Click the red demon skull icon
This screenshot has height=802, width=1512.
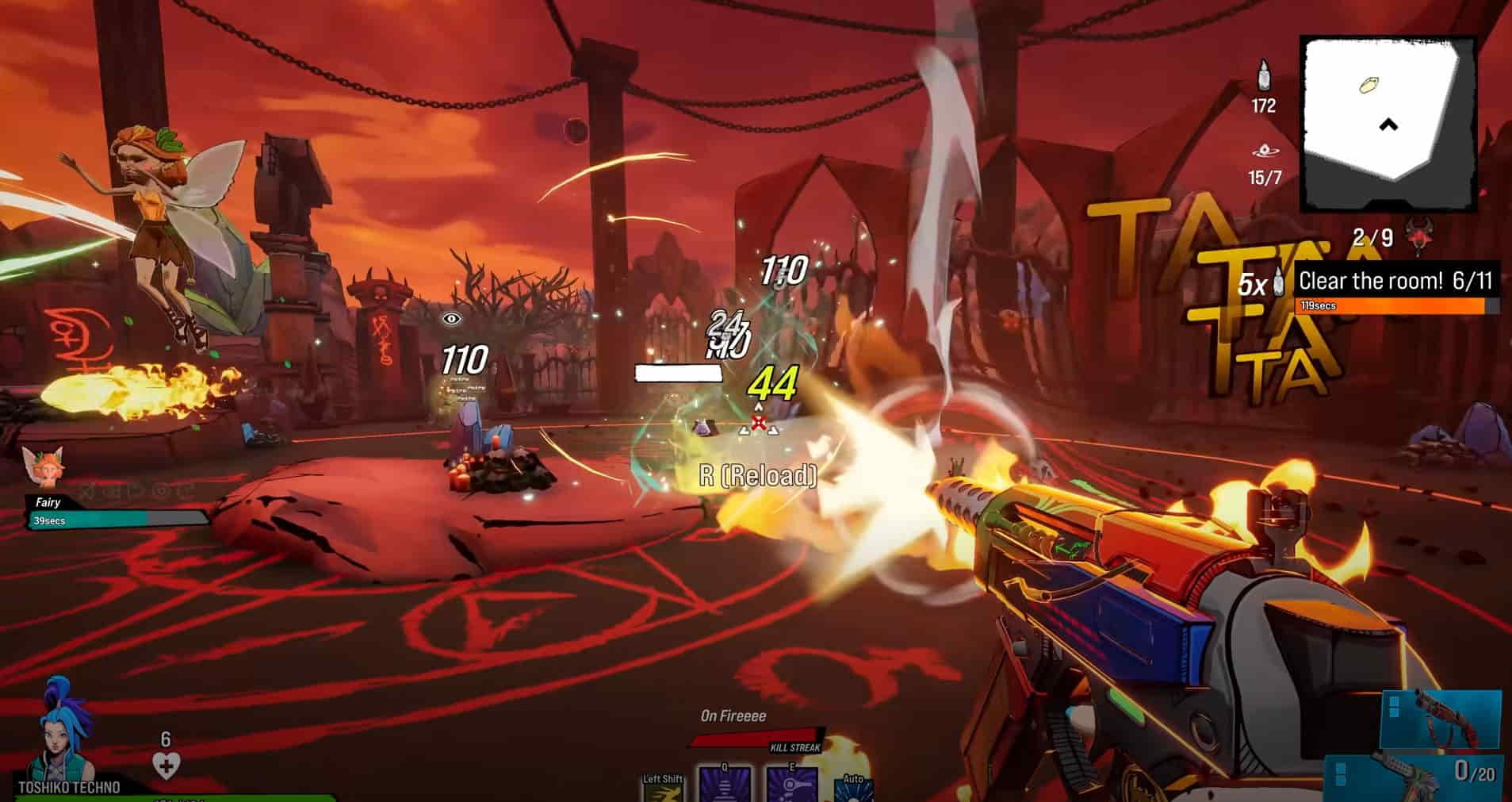[x=1418, y=235]
